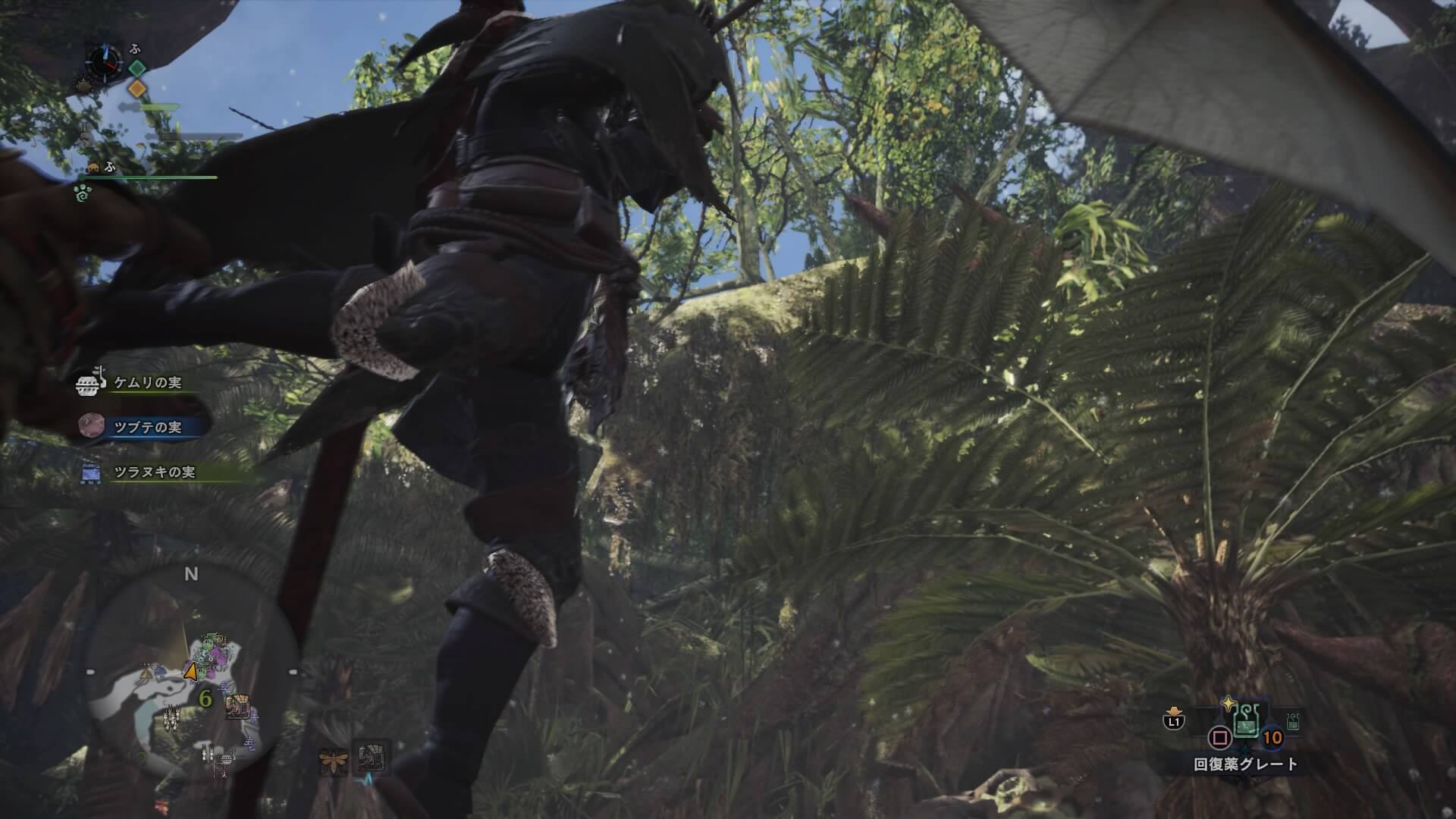
Task: Select the tracked monster icon beside scoutfly
Action: [371, 758]
